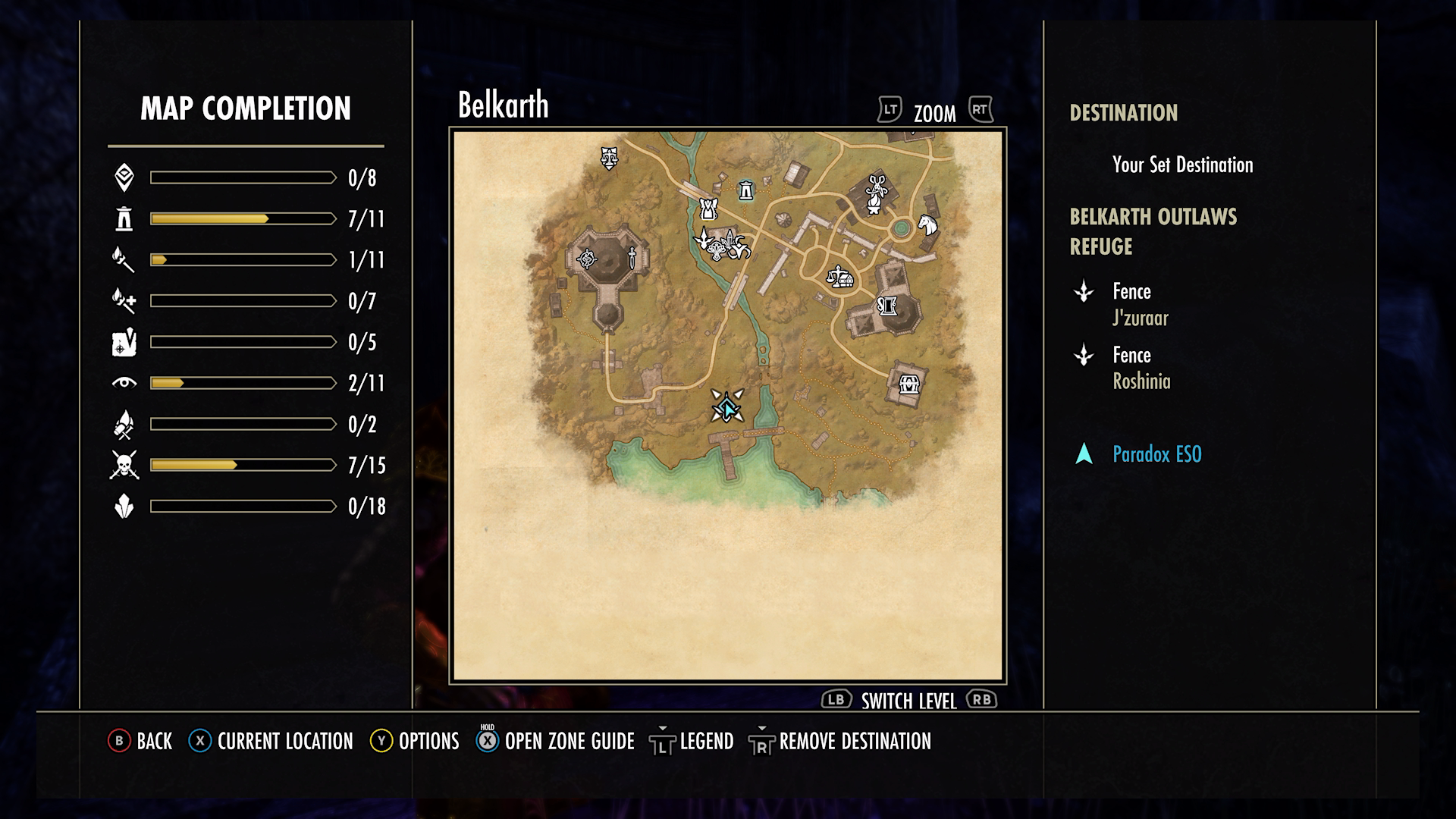Screen dimensions: 1456x819
Task: Click the circular emblem marker beside the sword
Action: 587,259
